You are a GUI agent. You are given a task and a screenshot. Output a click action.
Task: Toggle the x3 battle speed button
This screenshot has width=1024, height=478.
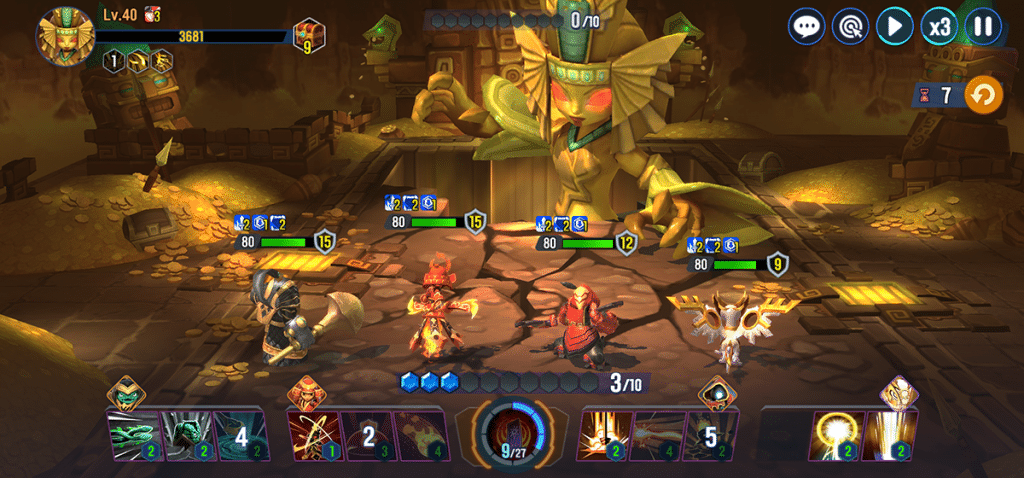pyautogui.click(x=939, y=26)
